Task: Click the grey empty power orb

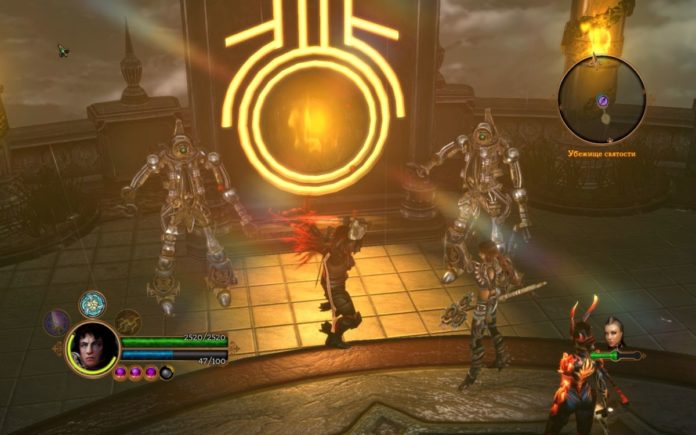Action: point(166,373)
